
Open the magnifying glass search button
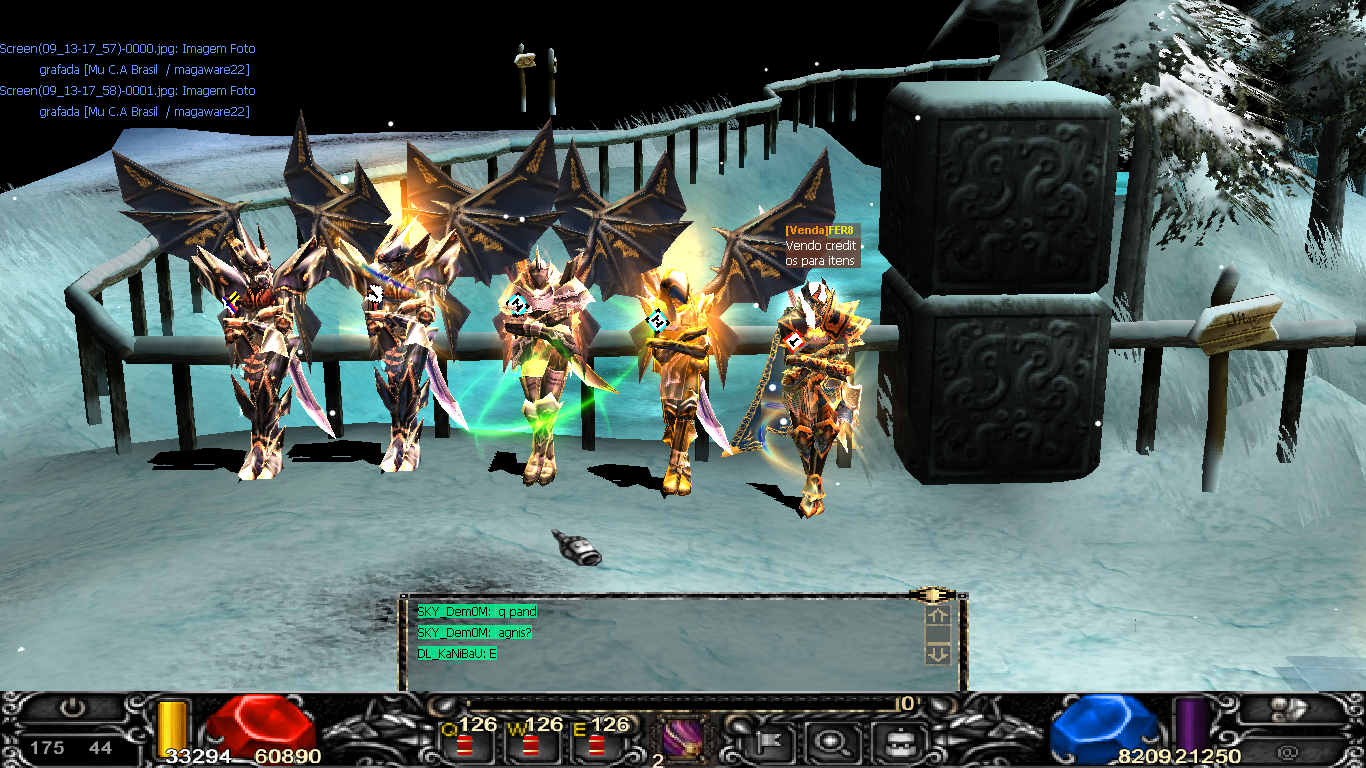pos(828,742)
